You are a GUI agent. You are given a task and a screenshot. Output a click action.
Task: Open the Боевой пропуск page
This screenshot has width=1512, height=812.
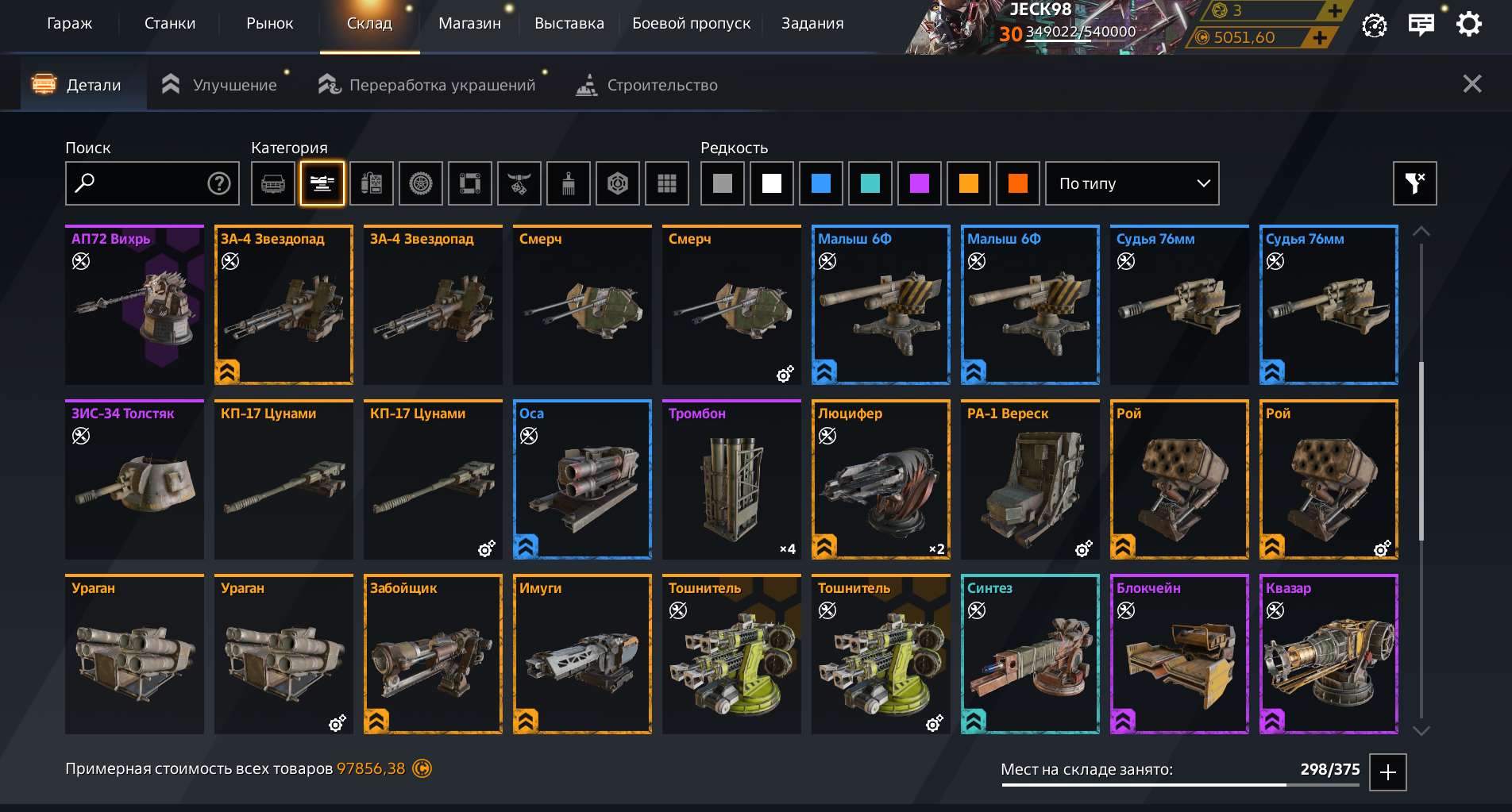(x=691, y=24)
